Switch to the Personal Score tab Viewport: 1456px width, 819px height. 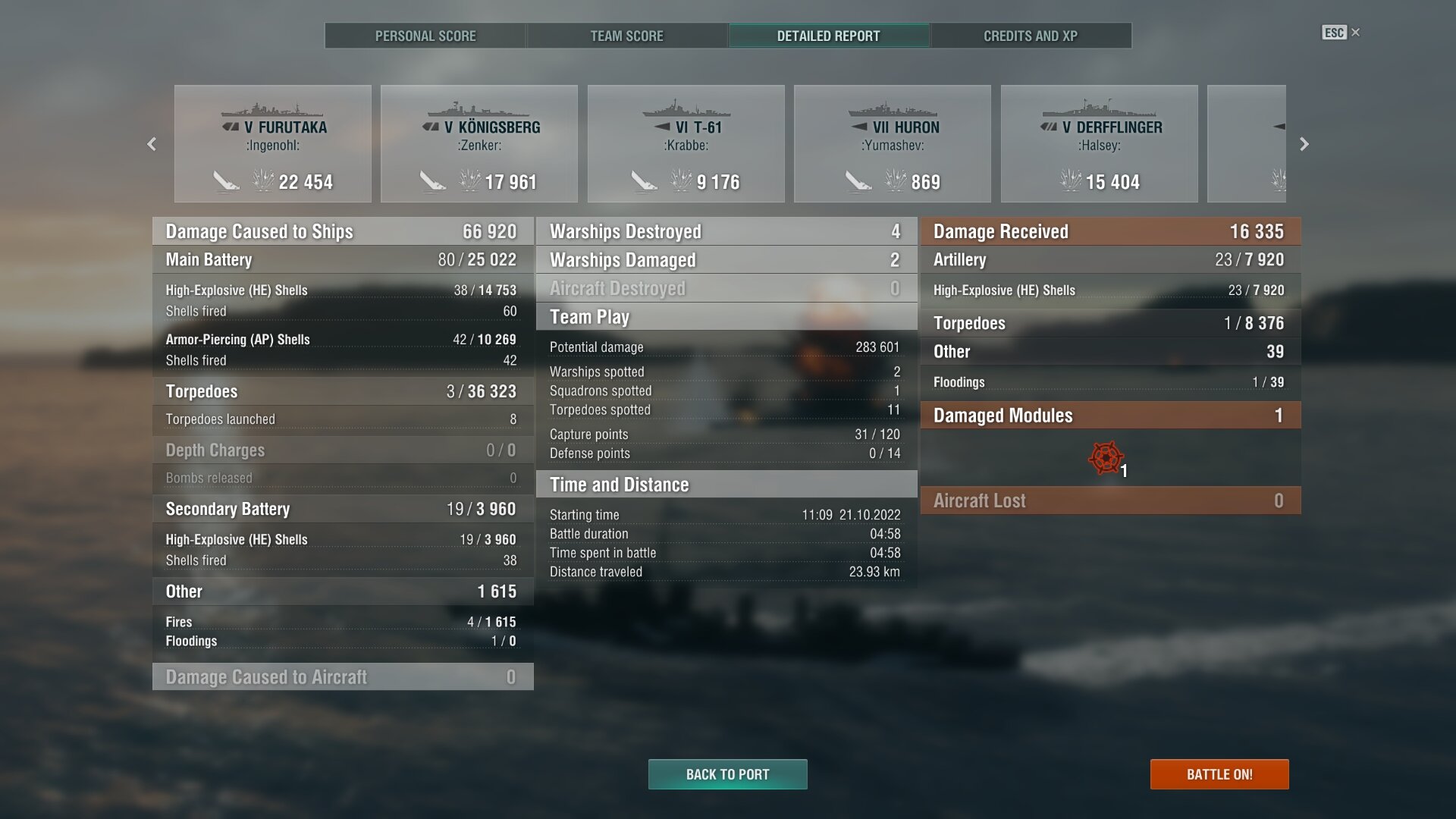pyautogui.click(x=425, y=36)
